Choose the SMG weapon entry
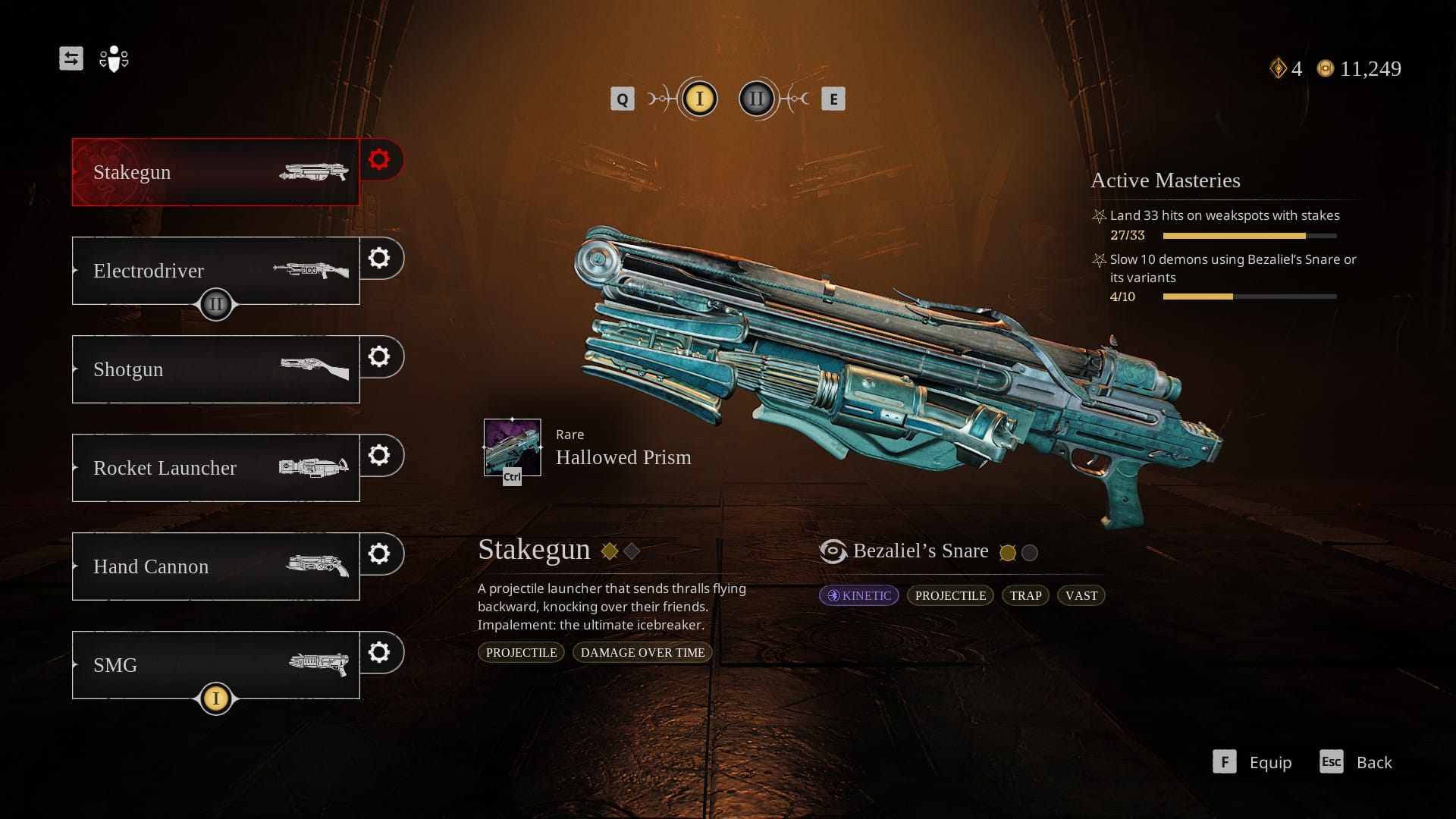 215,665
